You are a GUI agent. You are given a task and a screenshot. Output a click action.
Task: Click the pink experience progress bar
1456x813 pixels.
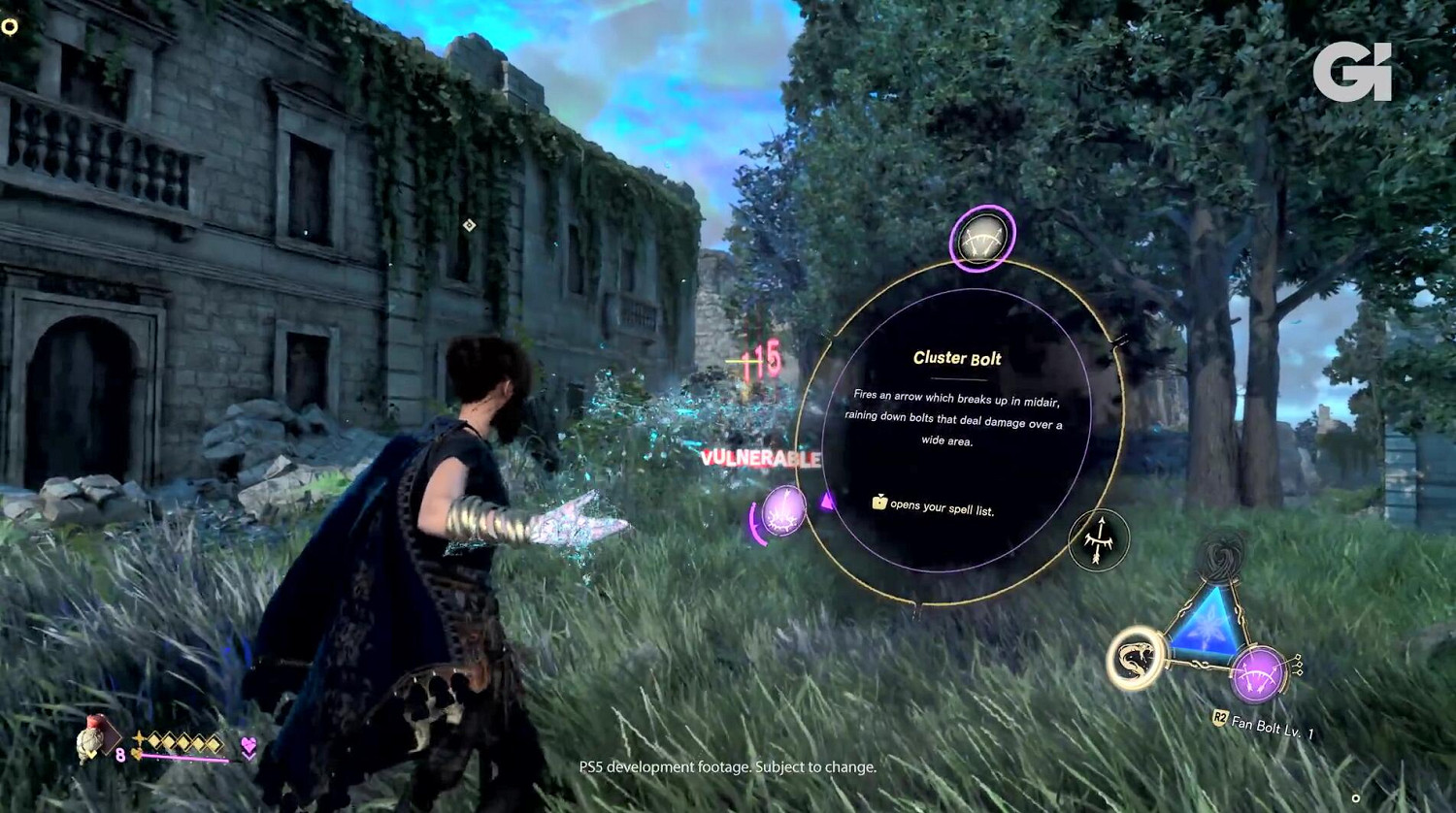[x=184, y=756]
